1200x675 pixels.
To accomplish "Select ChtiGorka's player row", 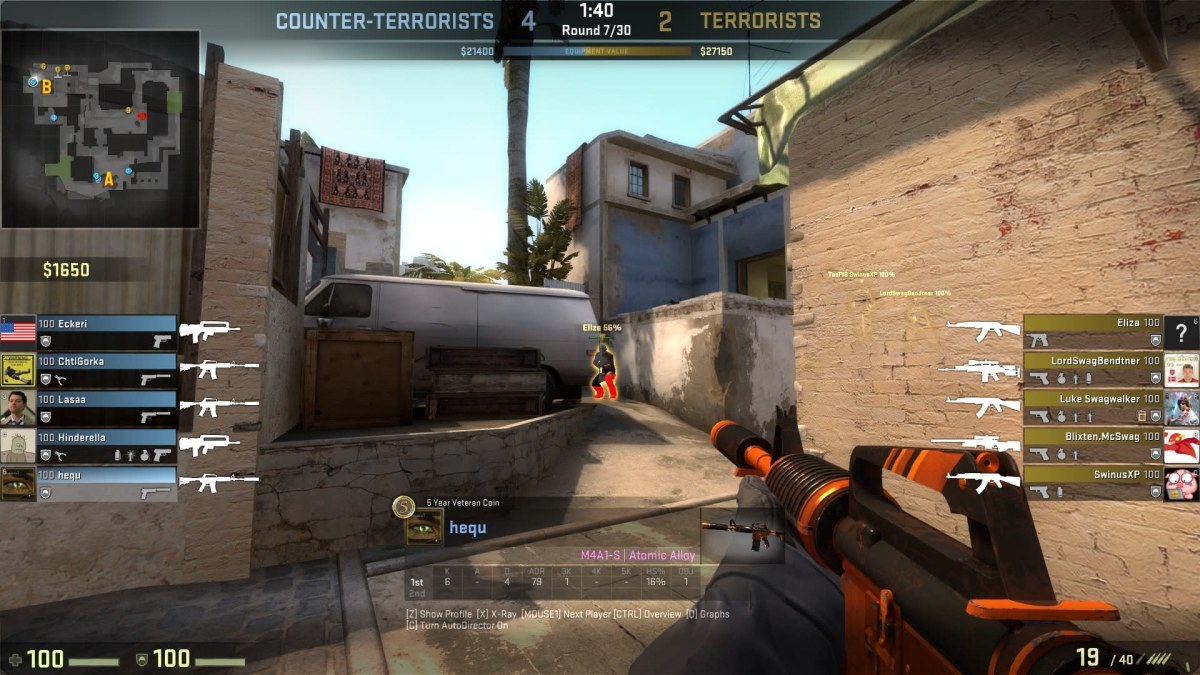I will tap(106, 370).
